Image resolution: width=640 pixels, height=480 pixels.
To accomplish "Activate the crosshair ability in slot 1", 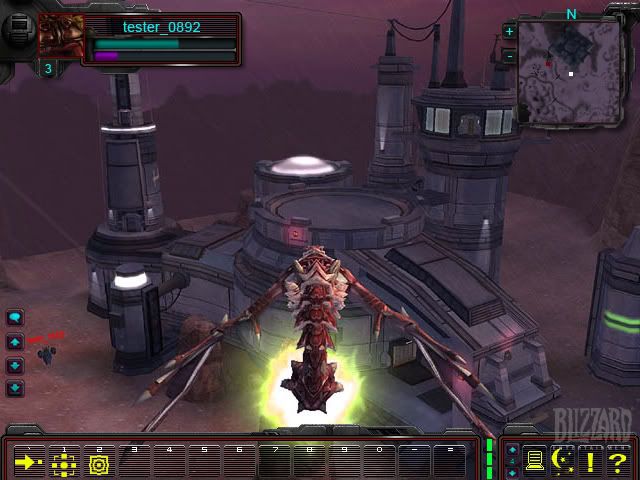I will (x=64, y=463).
